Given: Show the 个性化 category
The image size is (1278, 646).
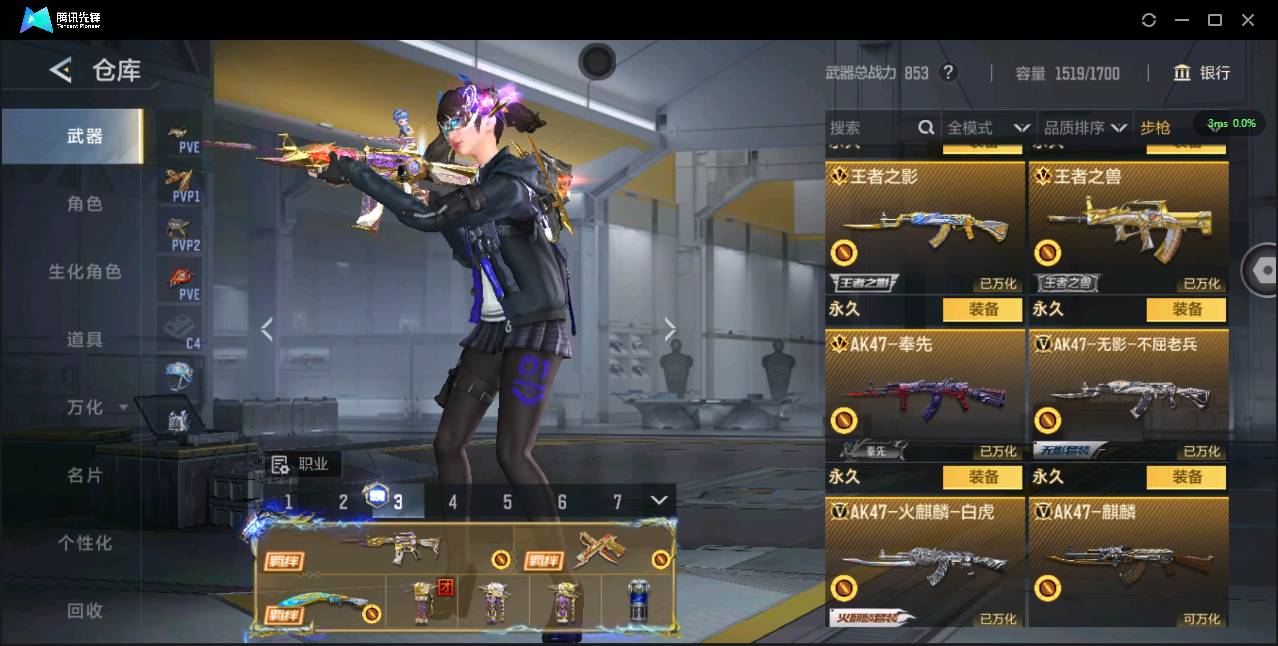Looking at the screenshot, I should pos(85,543).
